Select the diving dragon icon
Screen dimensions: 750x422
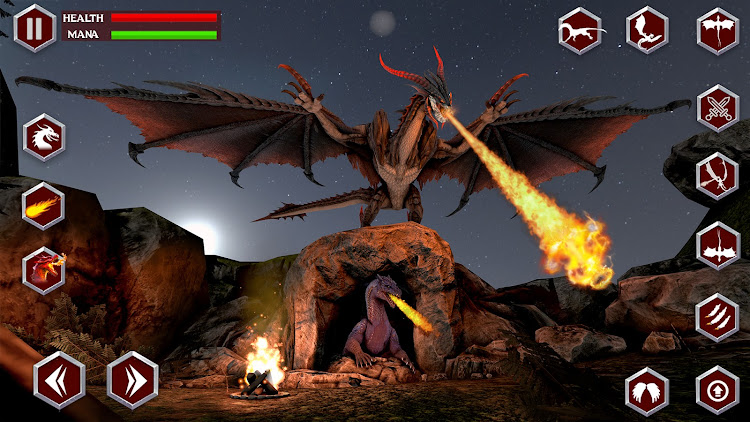pos(718,176)
